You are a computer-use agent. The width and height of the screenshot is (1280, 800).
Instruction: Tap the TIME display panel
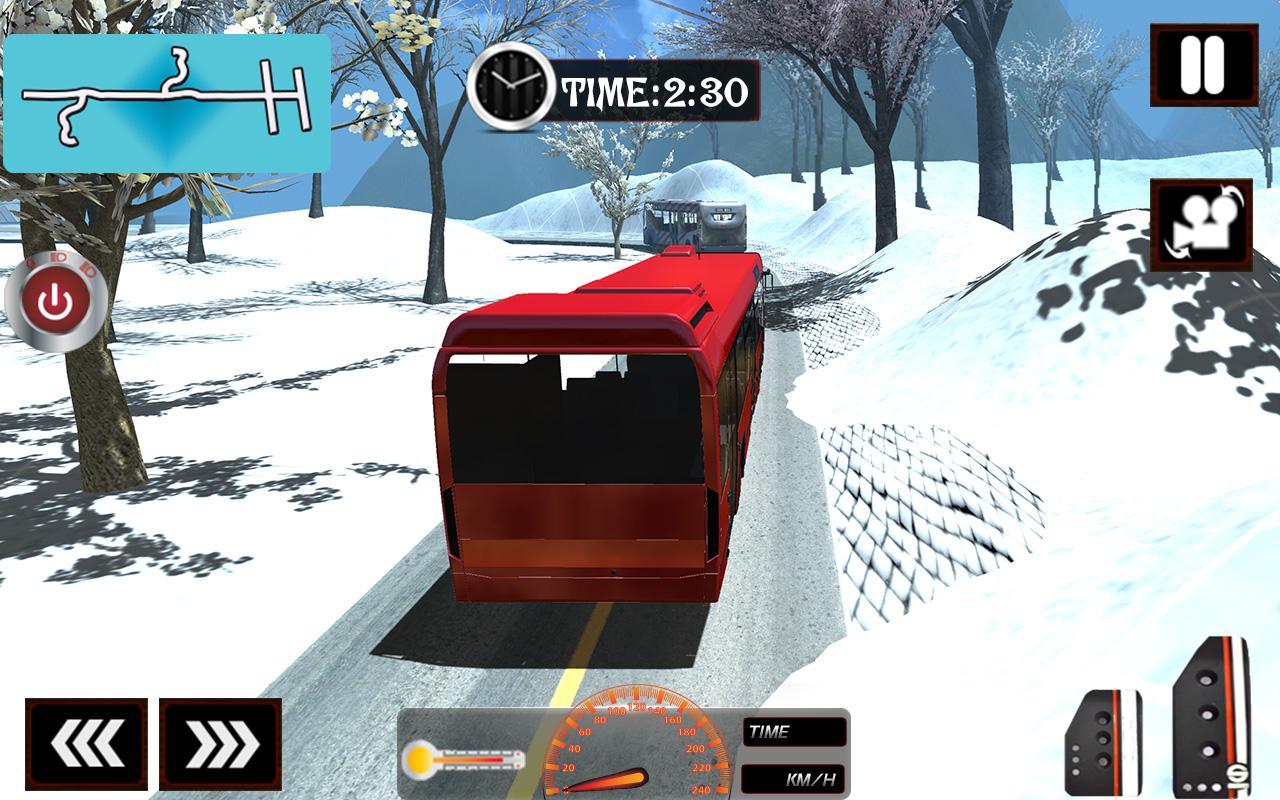(x=795, y=731)
